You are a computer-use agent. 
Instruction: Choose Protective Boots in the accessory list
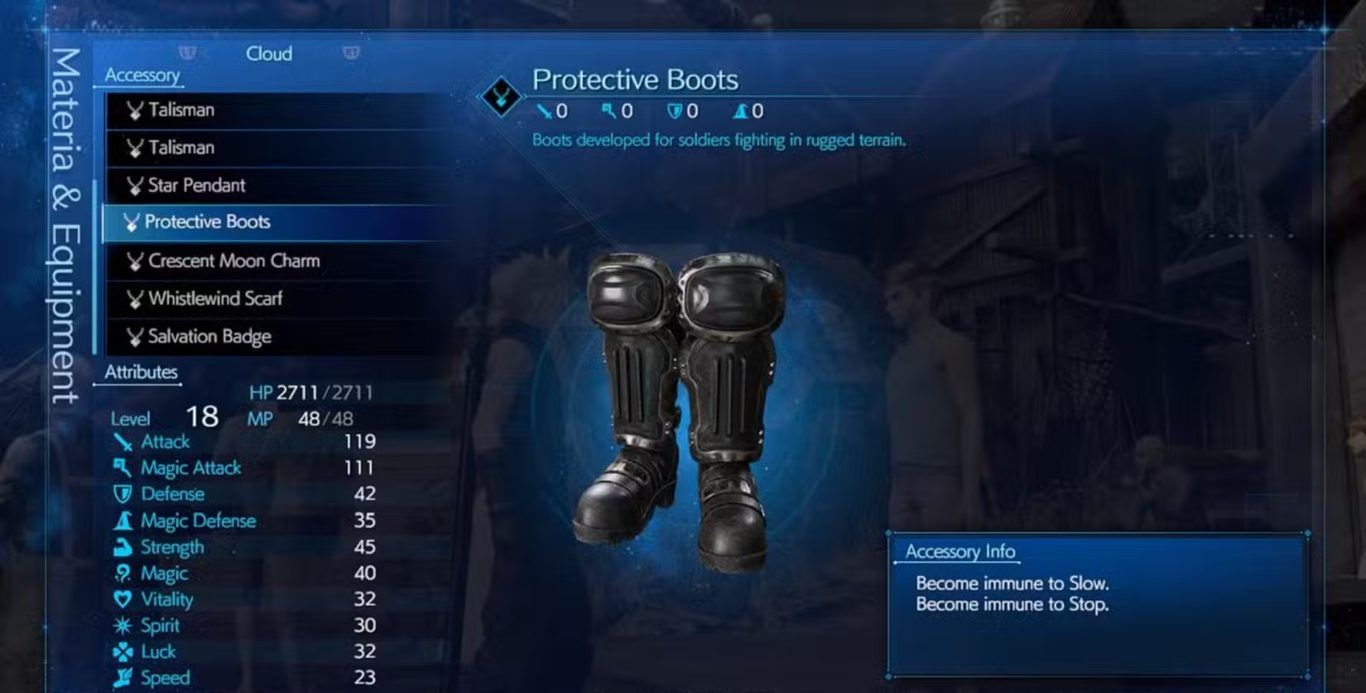[207, 222]
